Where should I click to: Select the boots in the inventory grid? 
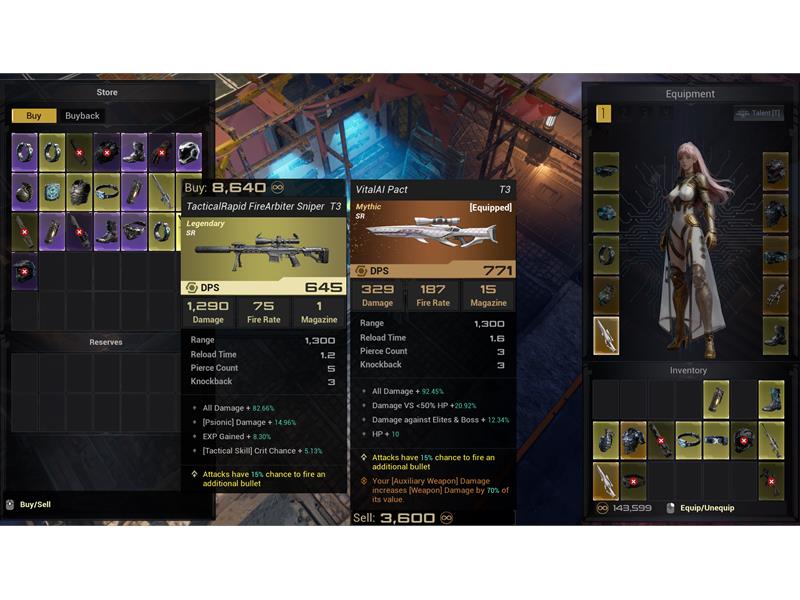click(x=771, y=399)
